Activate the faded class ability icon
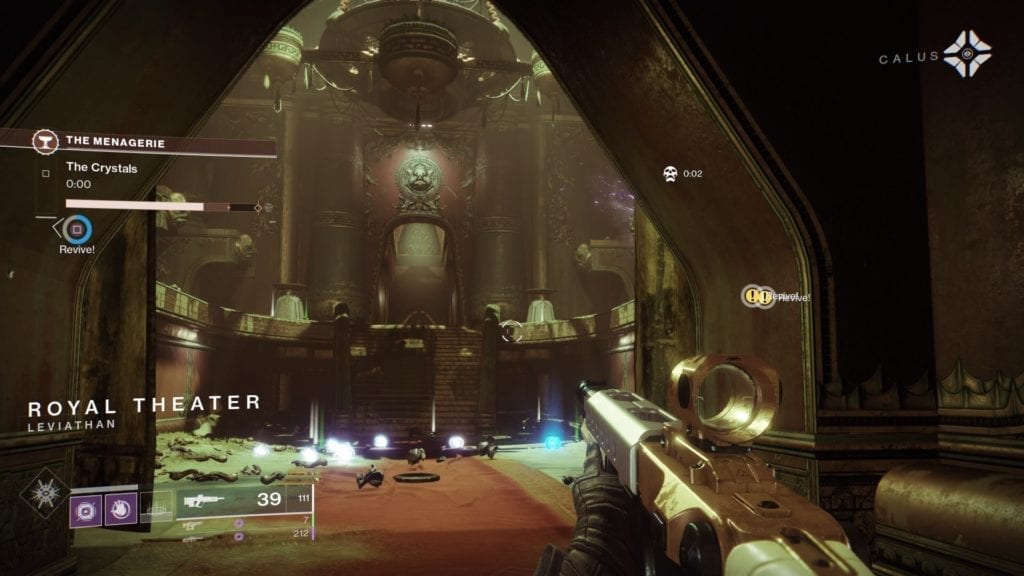Image resolution: width=1024 pixels, height=576 pixels. (x=154, y=507)
